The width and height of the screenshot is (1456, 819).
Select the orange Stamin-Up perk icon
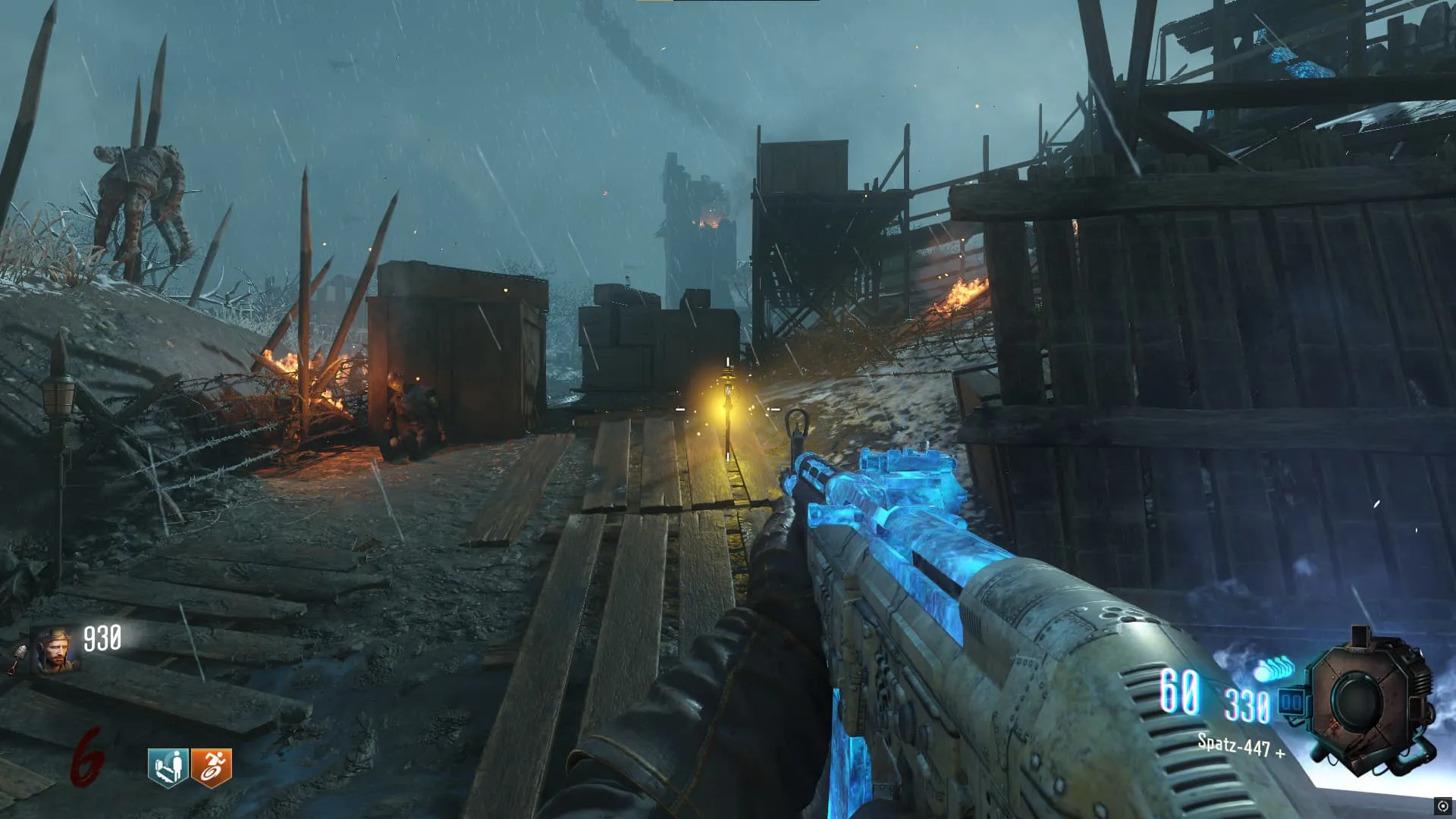click(212, 767)
